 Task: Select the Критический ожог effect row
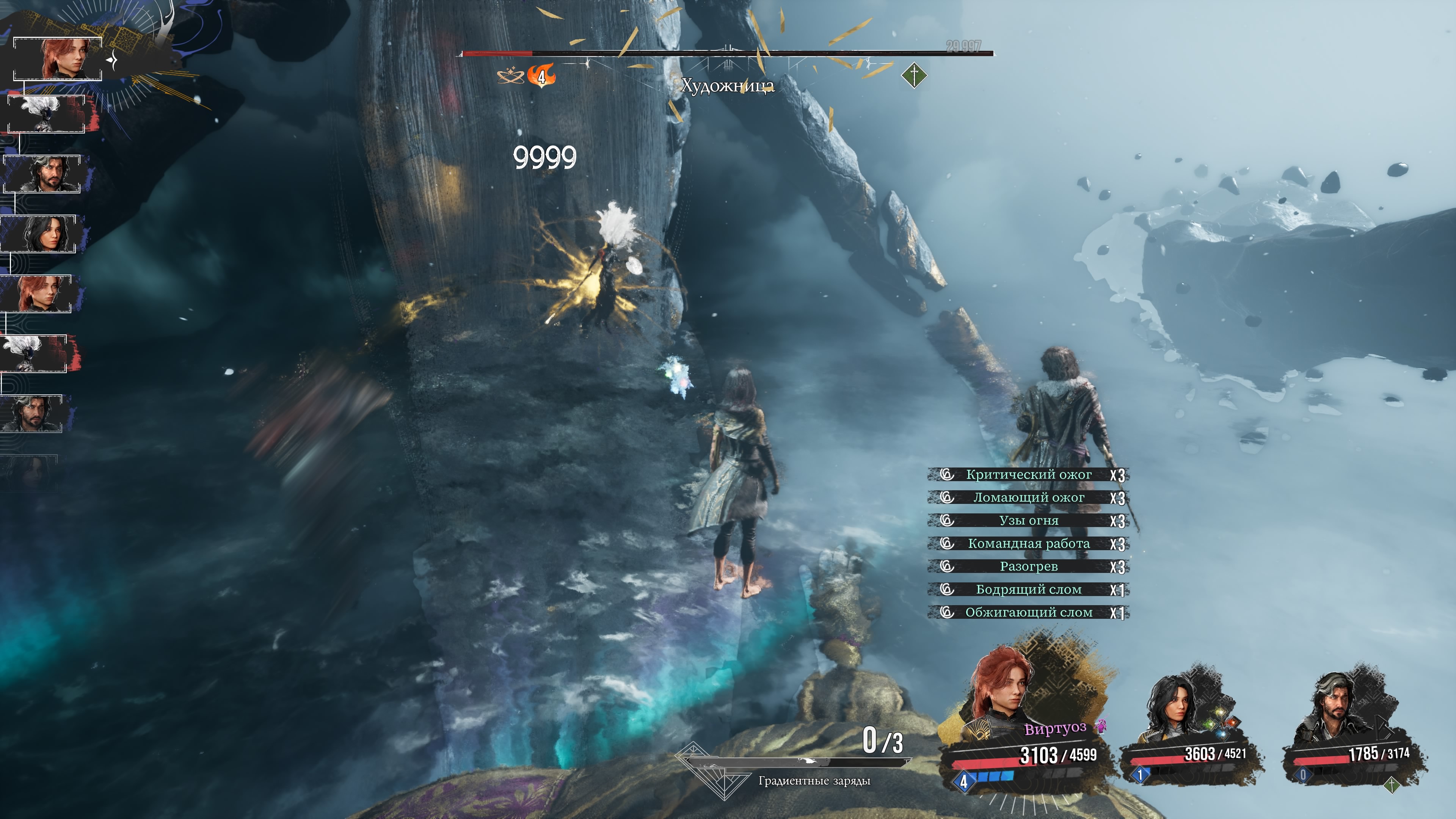coord(1028,475)
